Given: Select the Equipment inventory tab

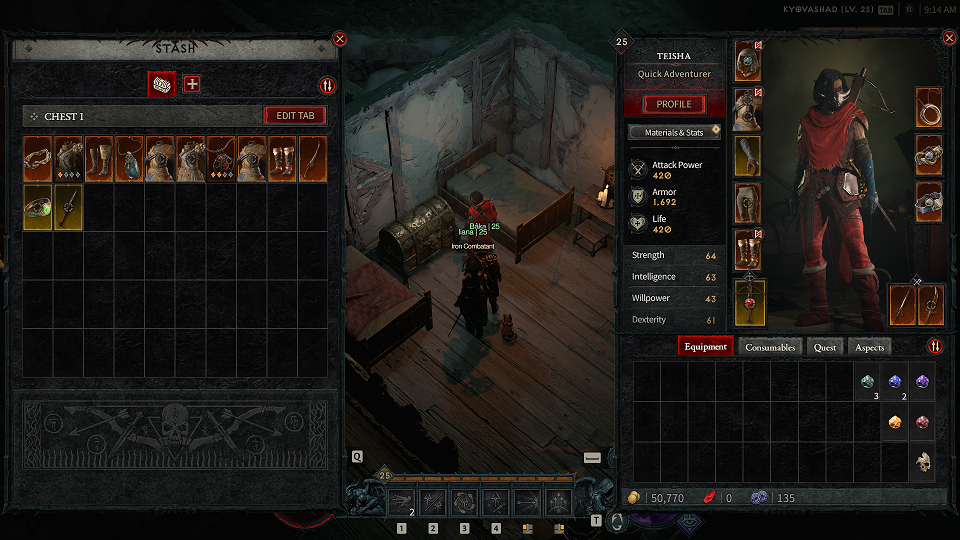Looking at the screenshot, I should pos(706,347).
